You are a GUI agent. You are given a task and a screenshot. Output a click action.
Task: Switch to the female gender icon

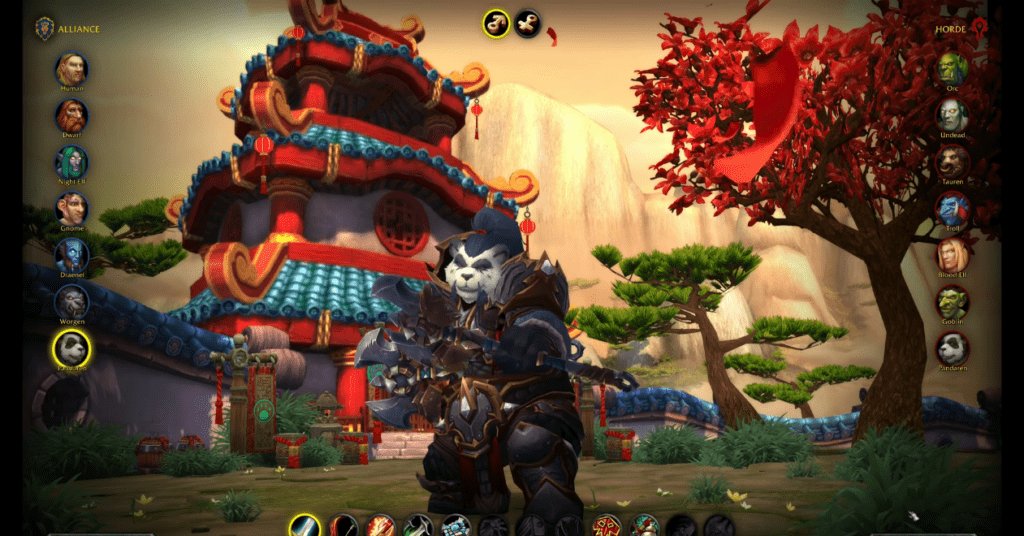coord(528,22)
